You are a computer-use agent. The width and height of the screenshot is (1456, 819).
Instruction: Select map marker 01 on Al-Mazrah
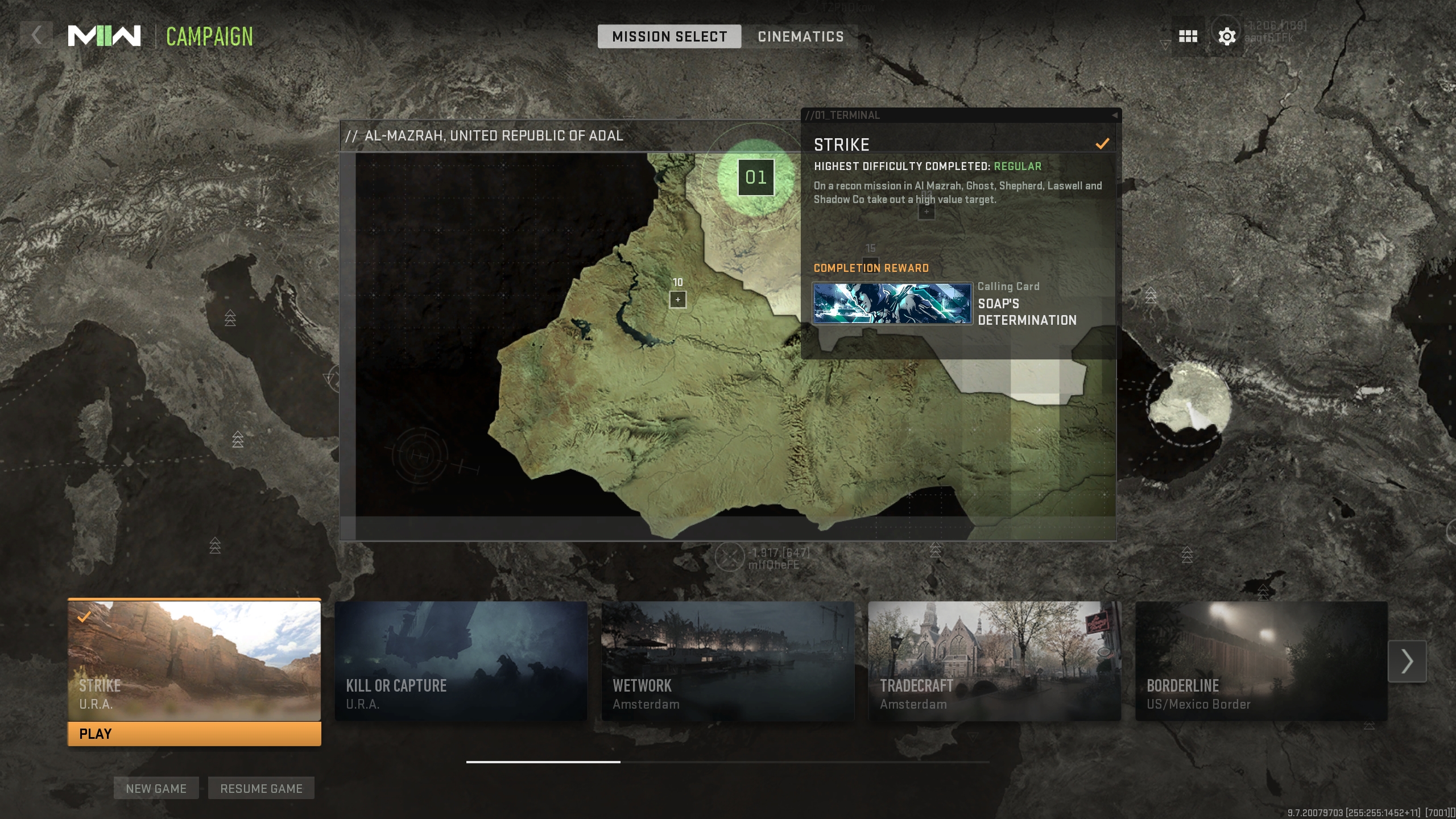tap(756, 177)
